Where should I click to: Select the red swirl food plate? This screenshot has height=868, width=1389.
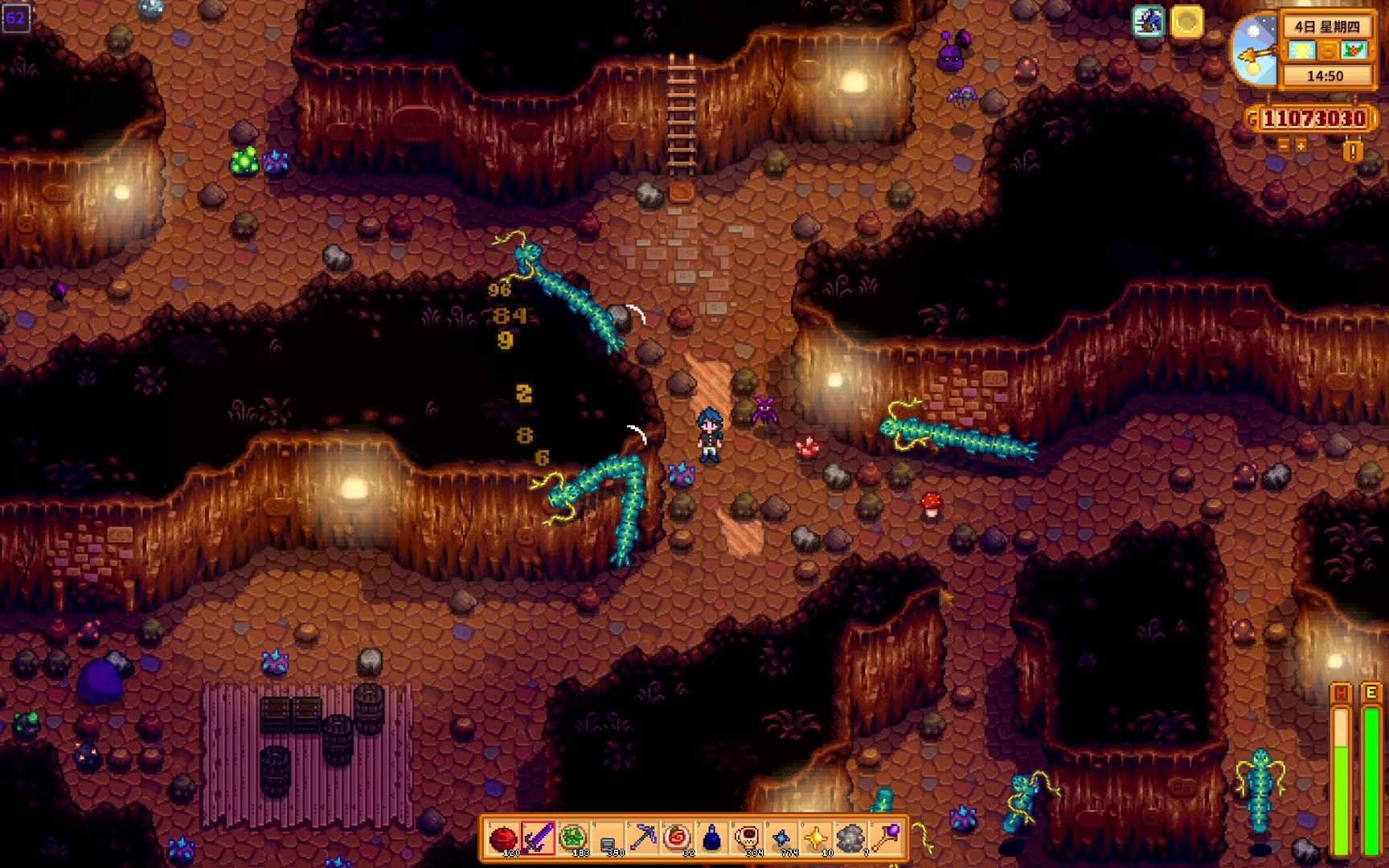[678, 838]
